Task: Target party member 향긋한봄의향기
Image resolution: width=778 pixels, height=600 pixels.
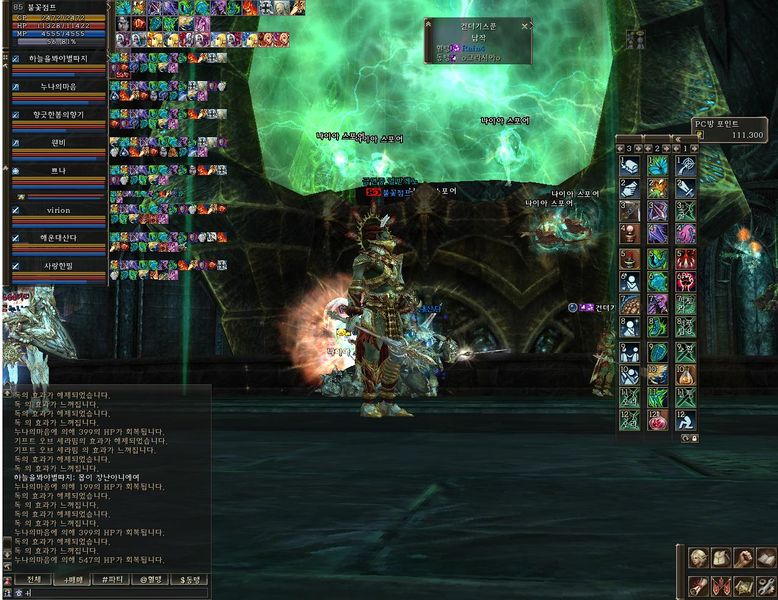Action: pos(58,115)
